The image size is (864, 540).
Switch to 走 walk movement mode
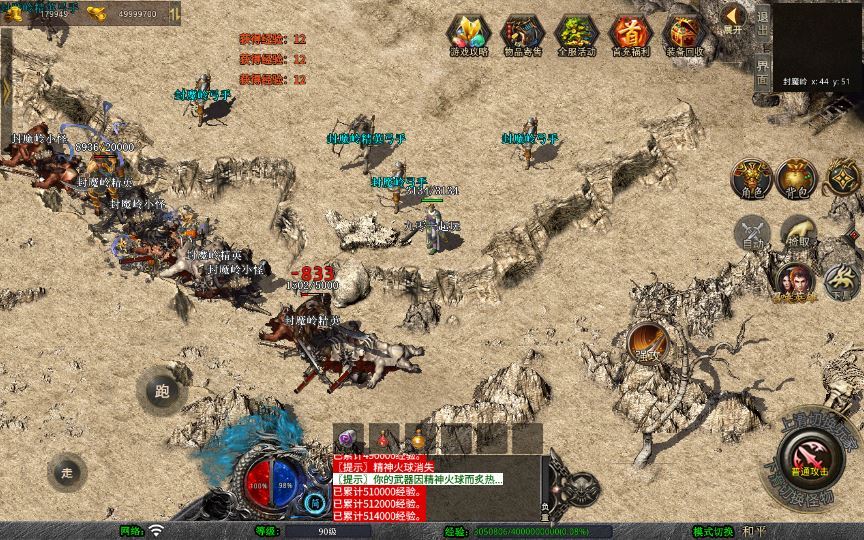pyautogui.click(x=67, y=471)
